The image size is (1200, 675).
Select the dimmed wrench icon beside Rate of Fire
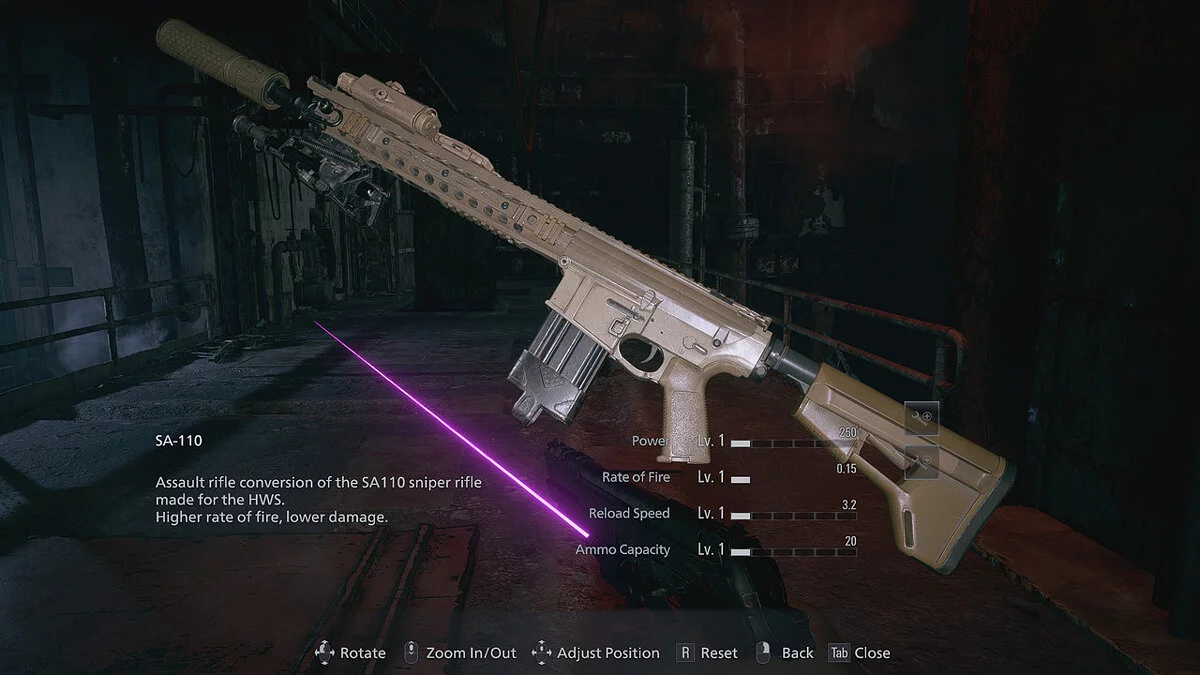tap(922, 461)
